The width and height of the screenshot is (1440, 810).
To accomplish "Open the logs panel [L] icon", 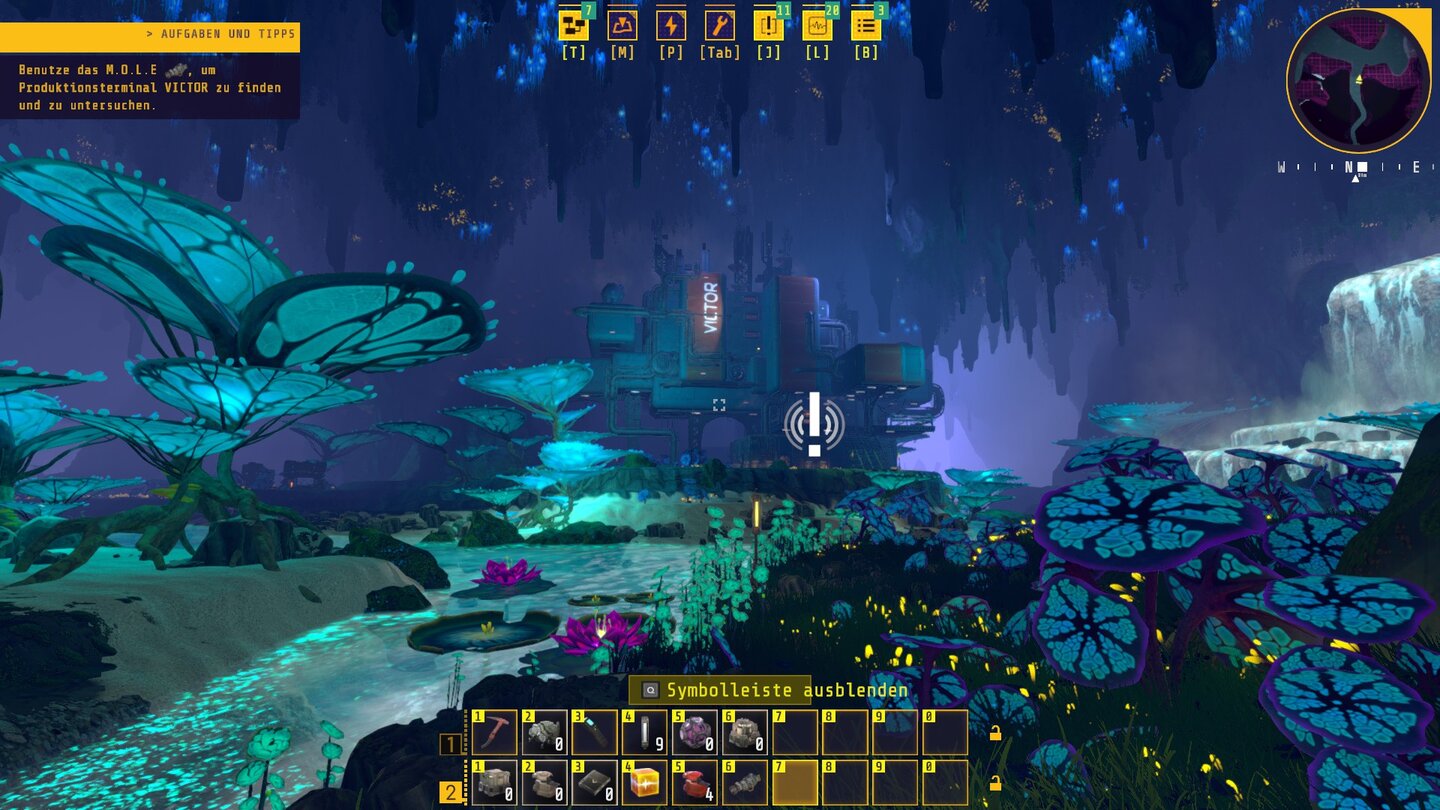I will pyautogui.click(x=817, y=25).
